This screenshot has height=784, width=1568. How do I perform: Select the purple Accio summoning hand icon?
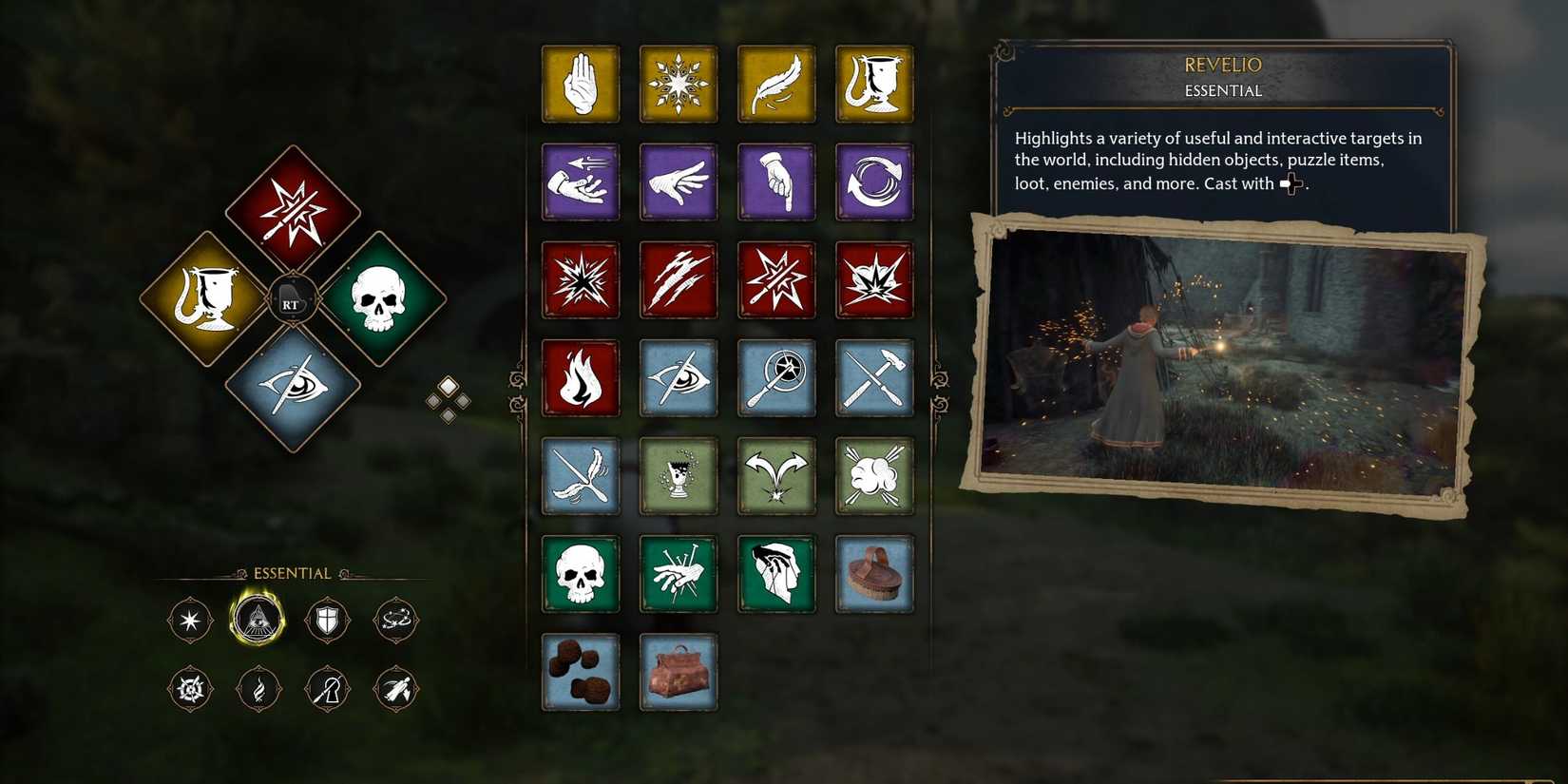(581, 182)
